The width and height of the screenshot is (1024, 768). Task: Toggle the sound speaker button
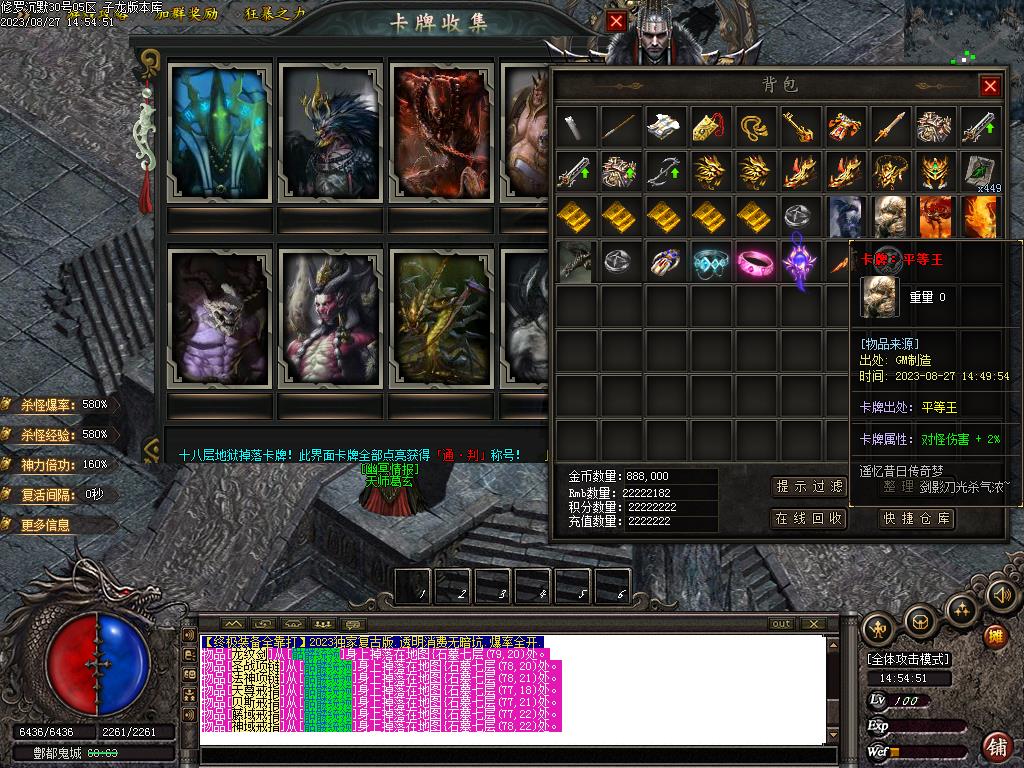point(1000,595)
